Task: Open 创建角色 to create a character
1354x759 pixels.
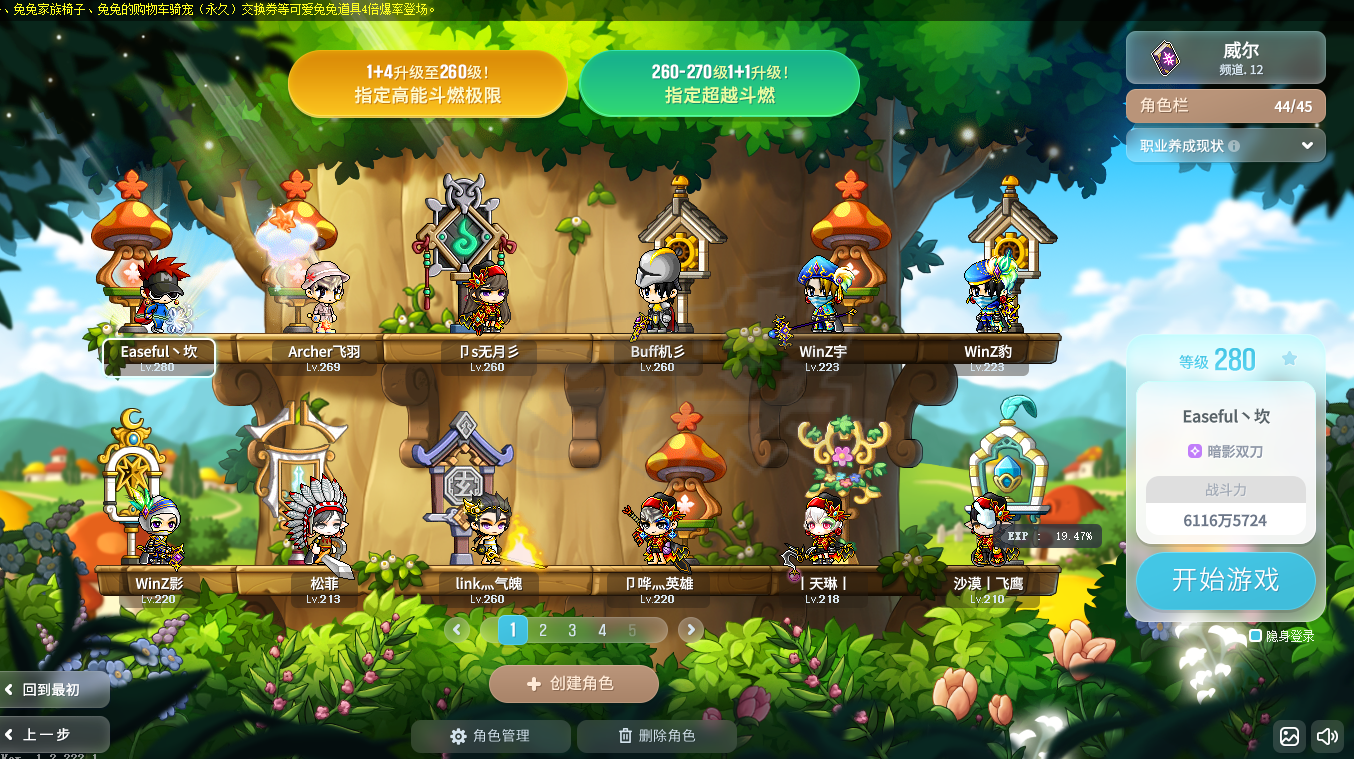Action: point(573,684)
